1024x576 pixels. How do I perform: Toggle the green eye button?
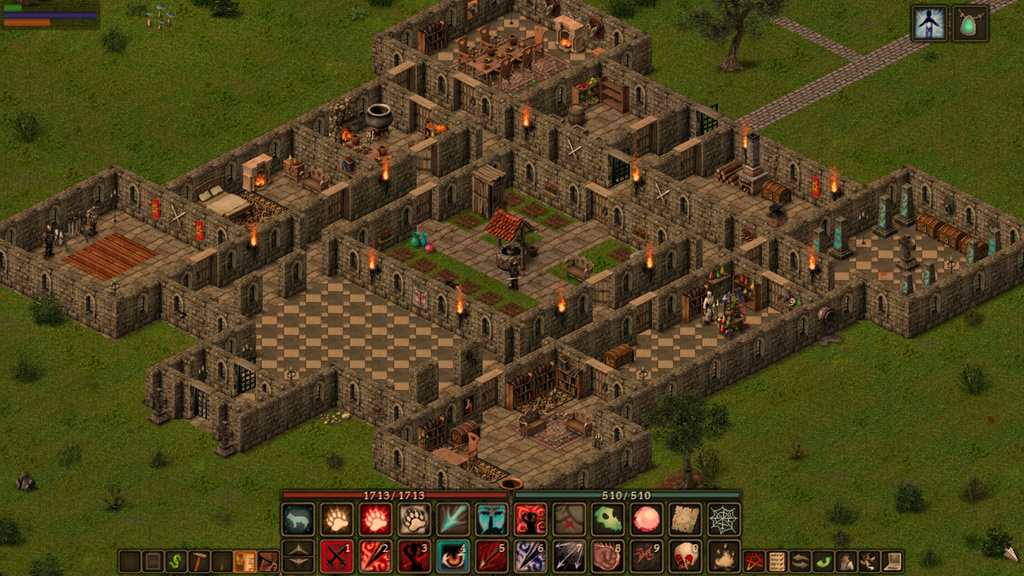pos(823,561)
